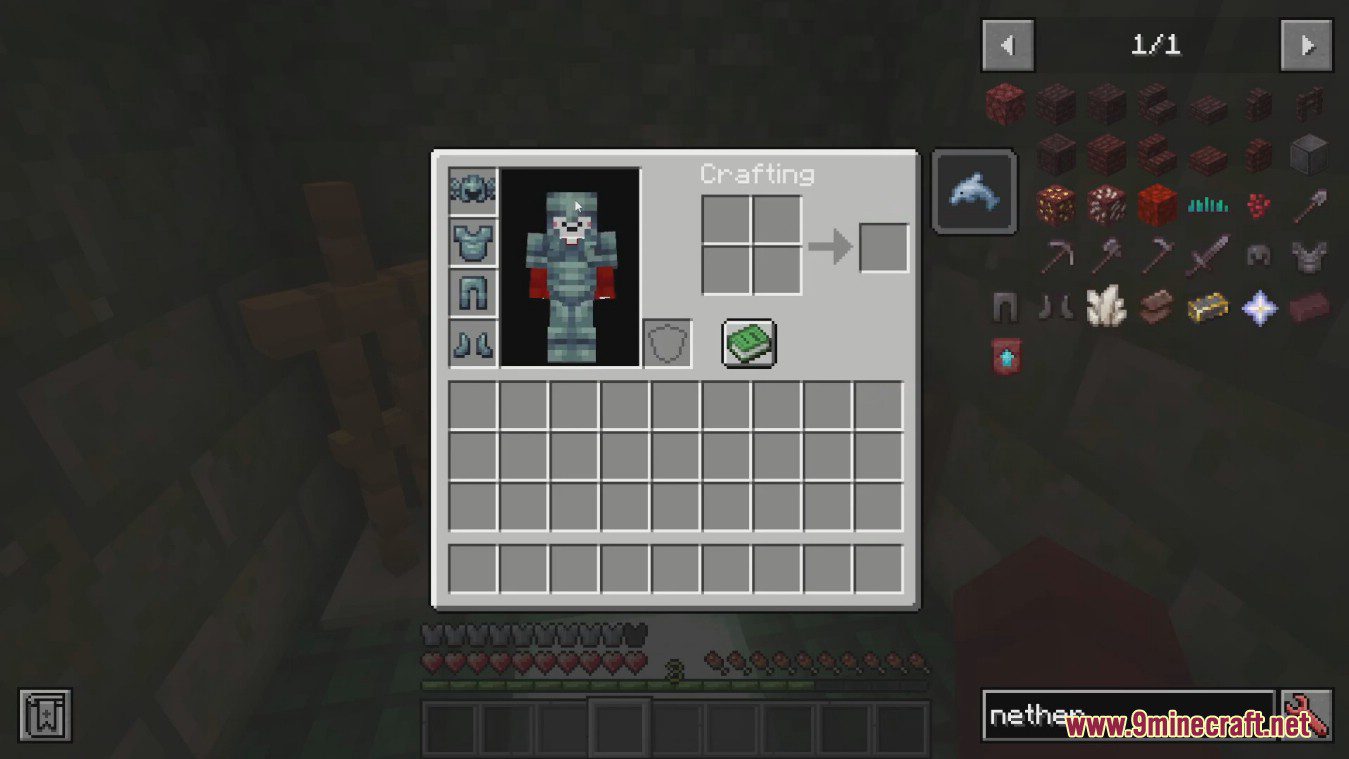Click the crafting output result slot
1349x759 pixels.
tap(882, 245)
